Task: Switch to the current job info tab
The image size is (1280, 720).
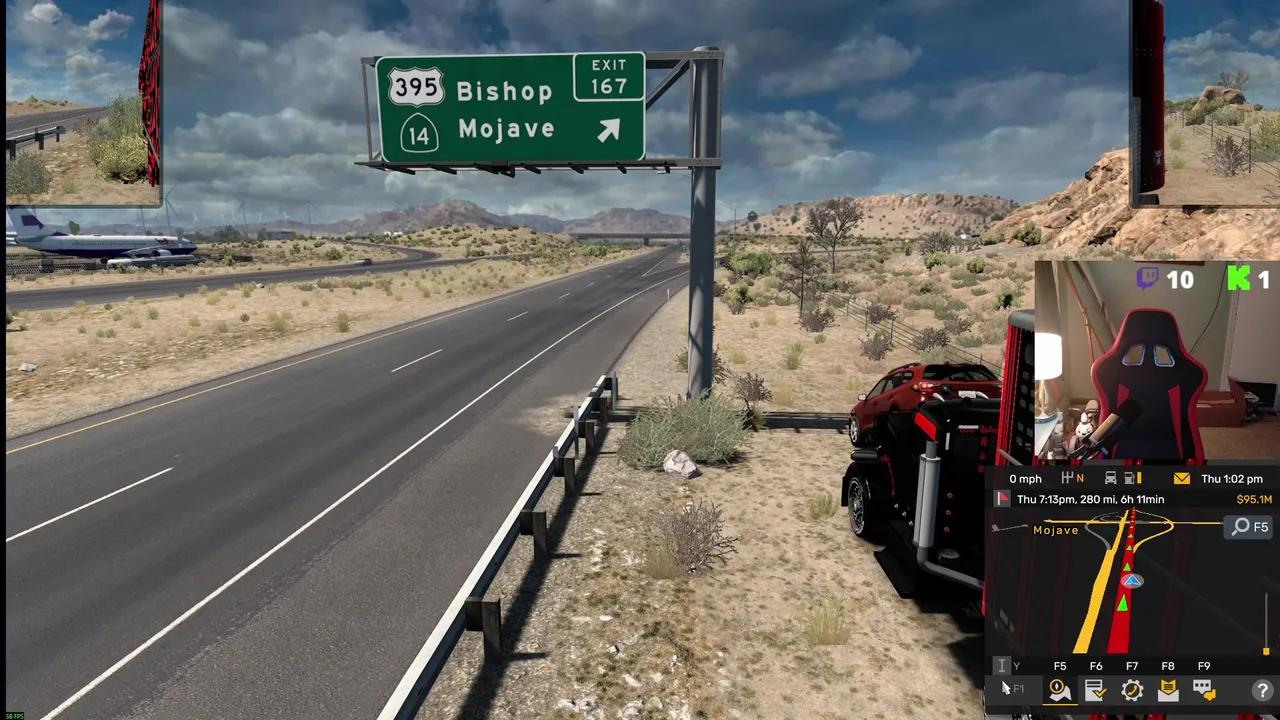Action: 1096,690
